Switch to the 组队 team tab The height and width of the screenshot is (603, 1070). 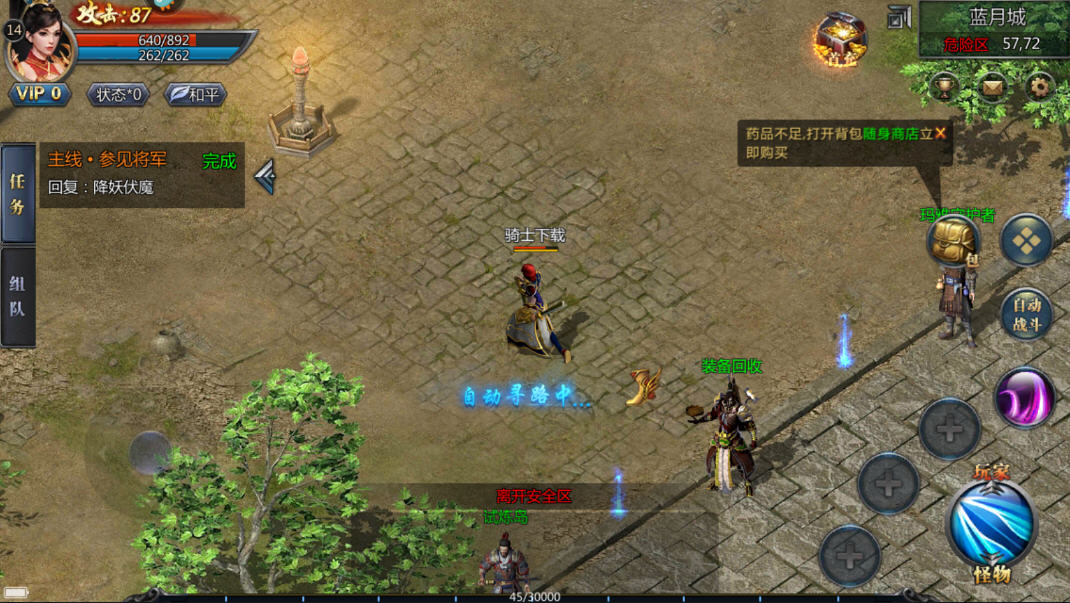(x=18, y=297)
